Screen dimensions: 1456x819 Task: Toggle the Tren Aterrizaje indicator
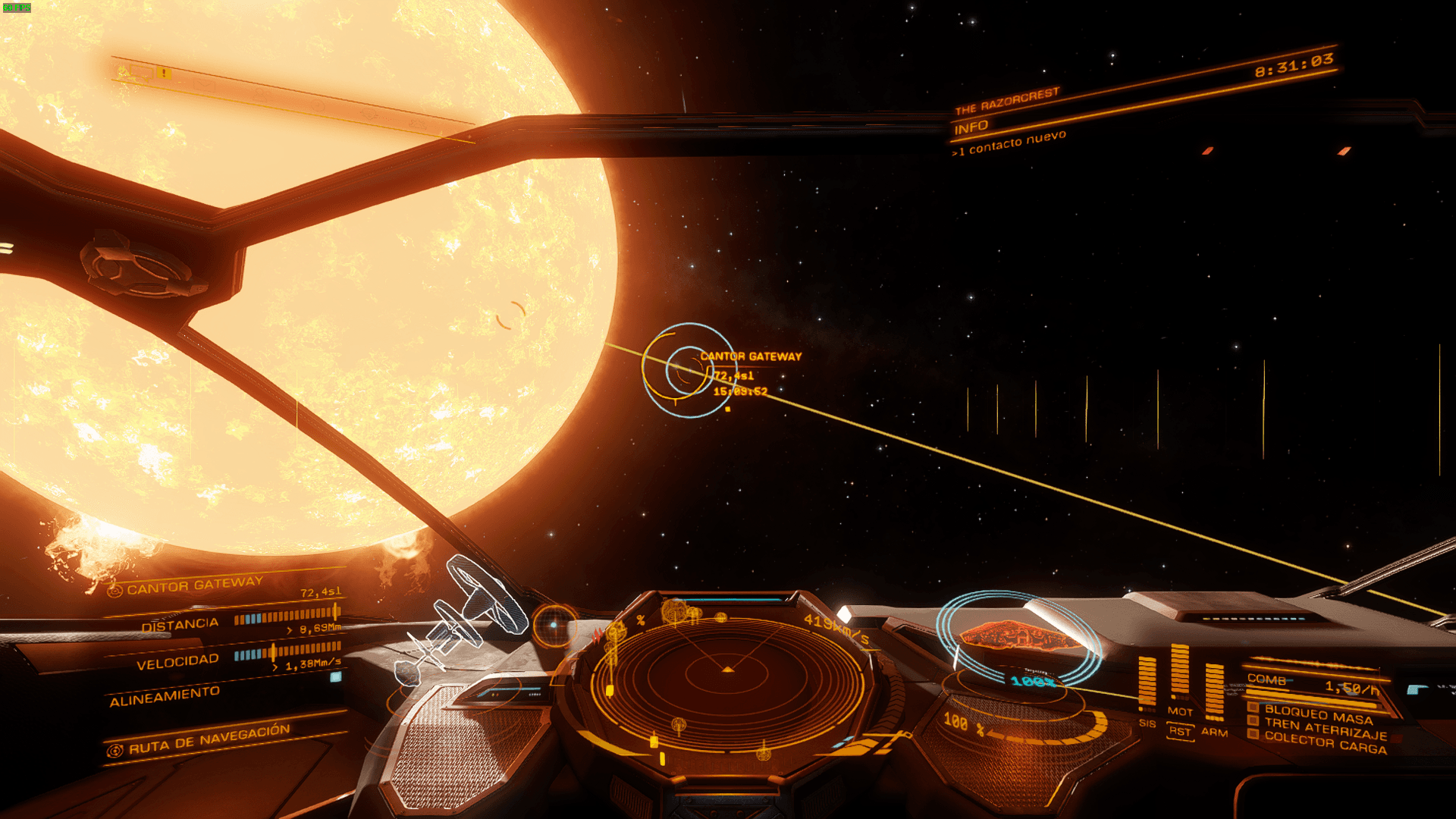tap(1325, 730)
